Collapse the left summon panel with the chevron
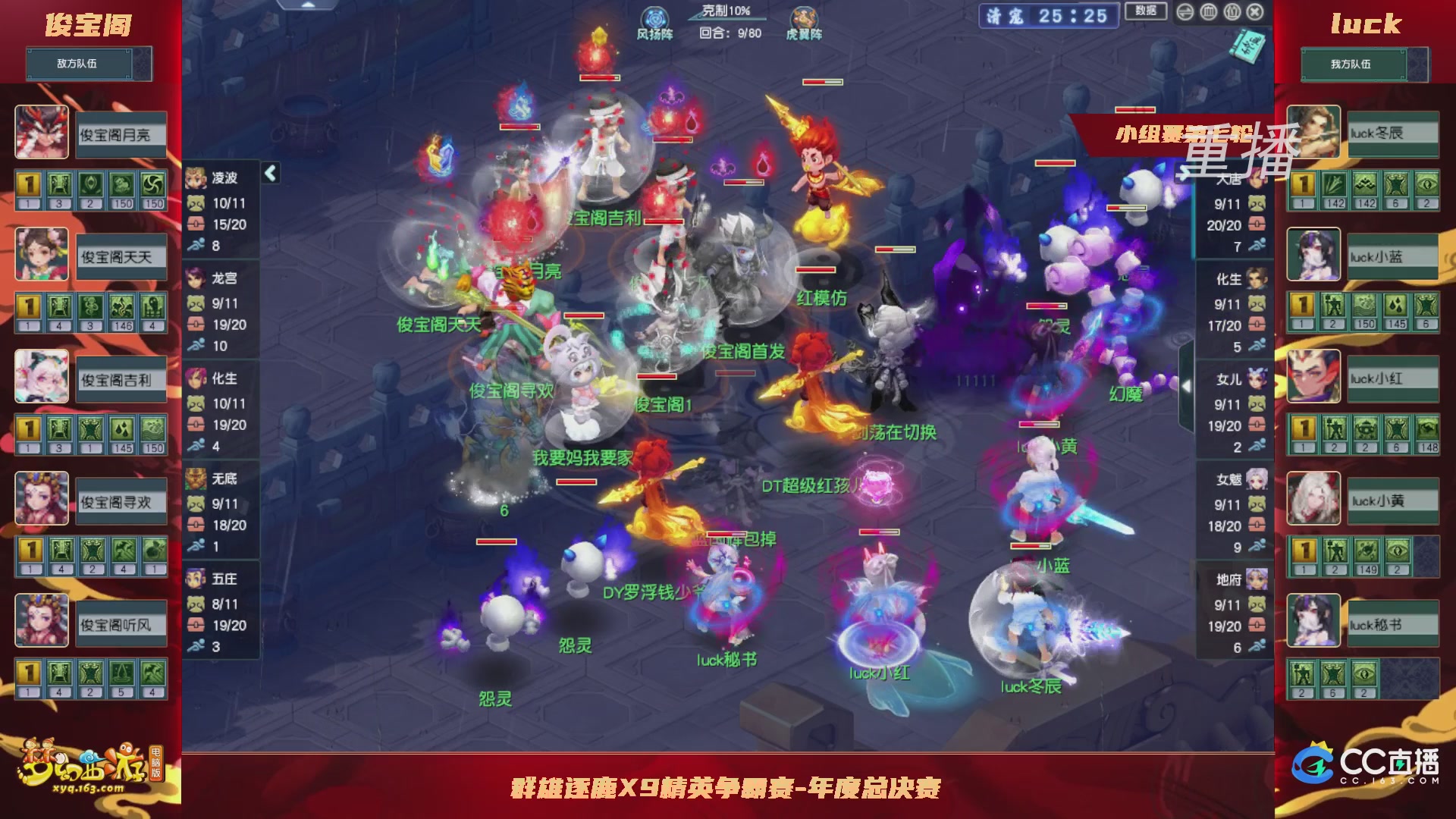The height and width of the screenshot is (819, 1456). click(270, 171)
